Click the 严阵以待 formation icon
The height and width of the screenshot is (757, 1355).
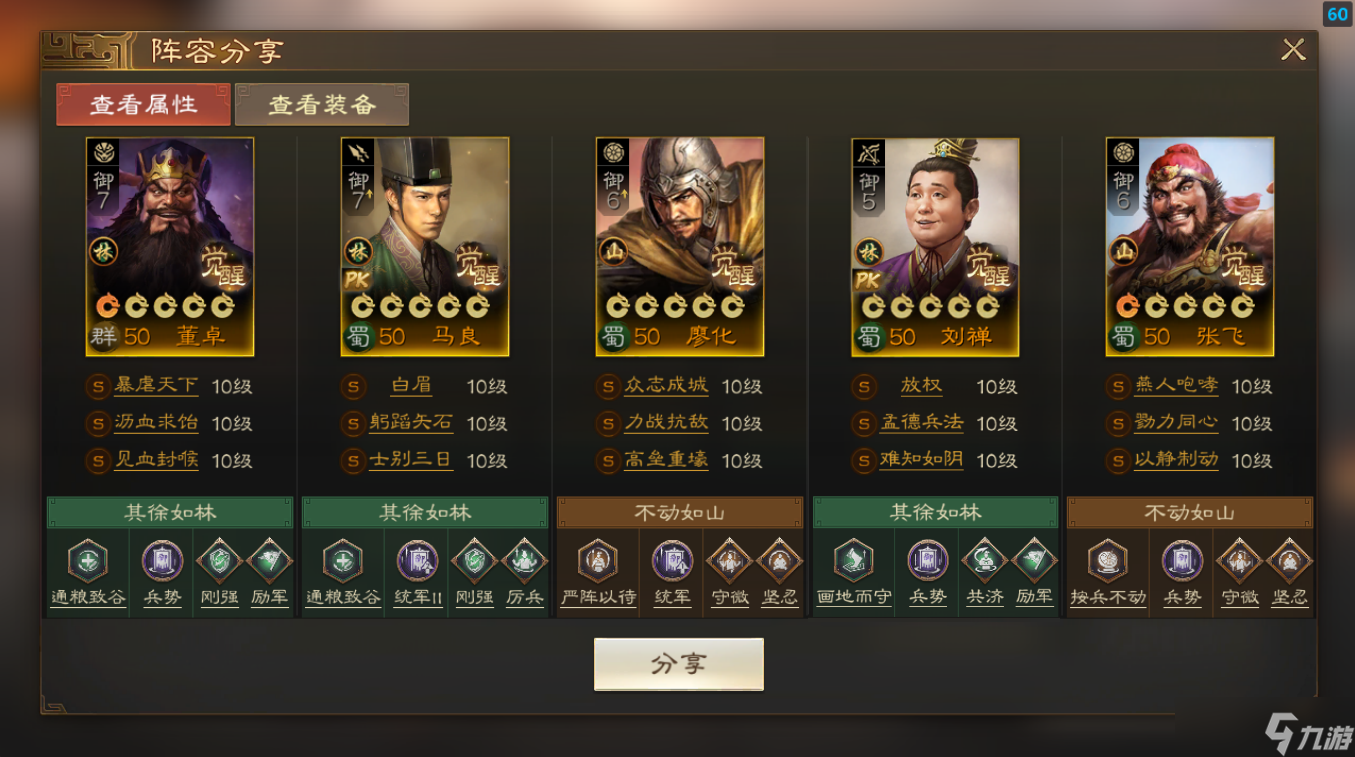point(598,562)
